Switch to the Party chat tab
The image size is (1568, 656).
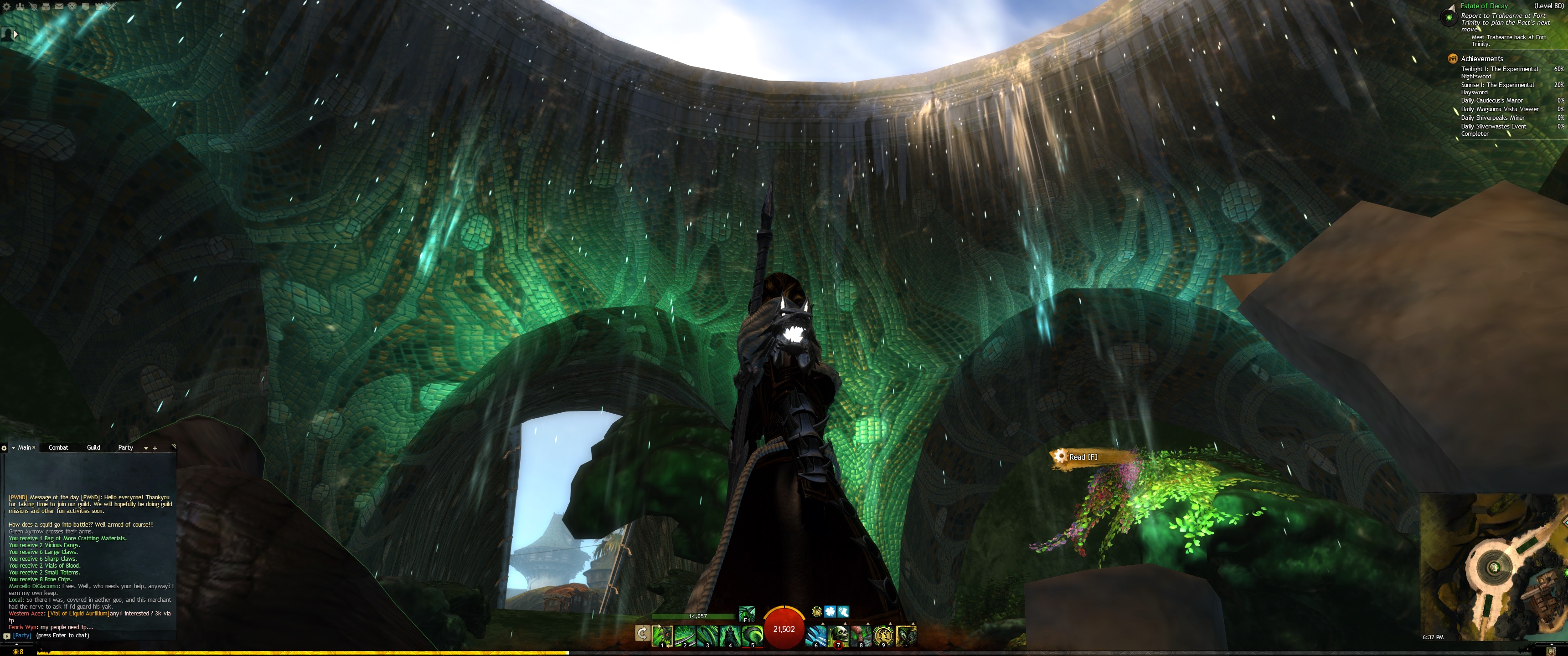125,447
